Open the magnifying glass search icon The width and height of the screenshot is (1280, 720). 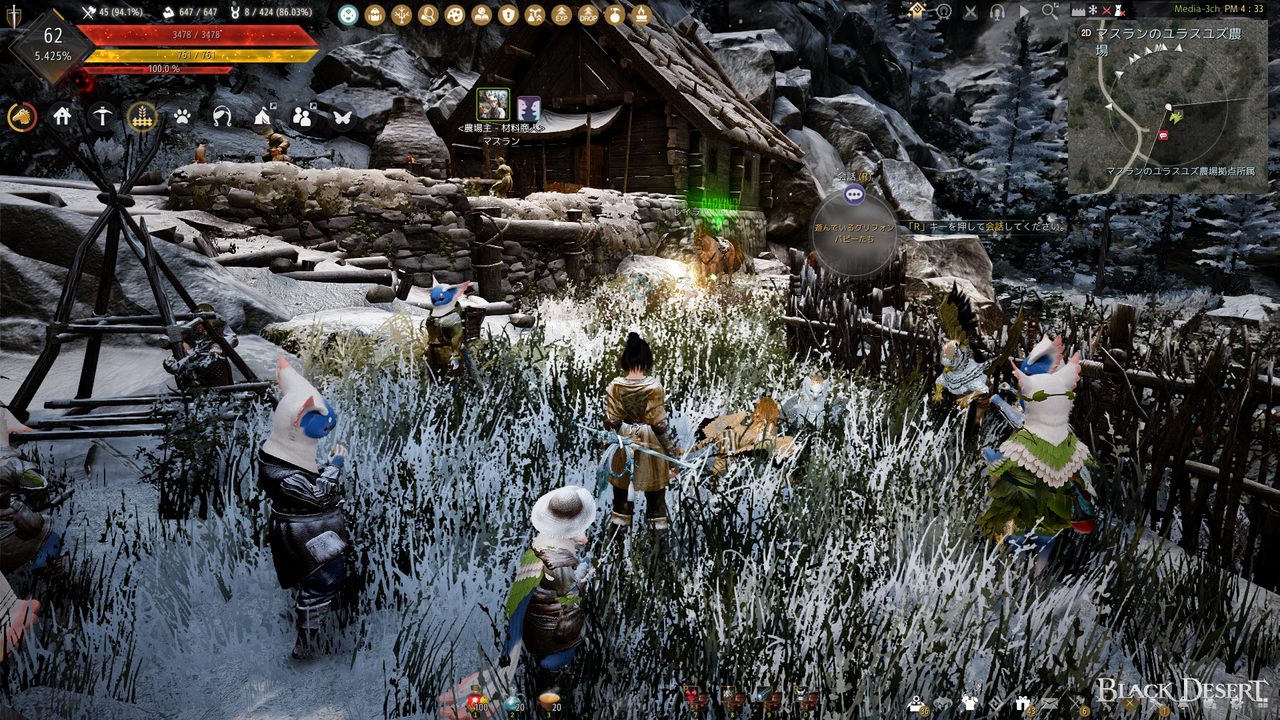coord(1049,11)
